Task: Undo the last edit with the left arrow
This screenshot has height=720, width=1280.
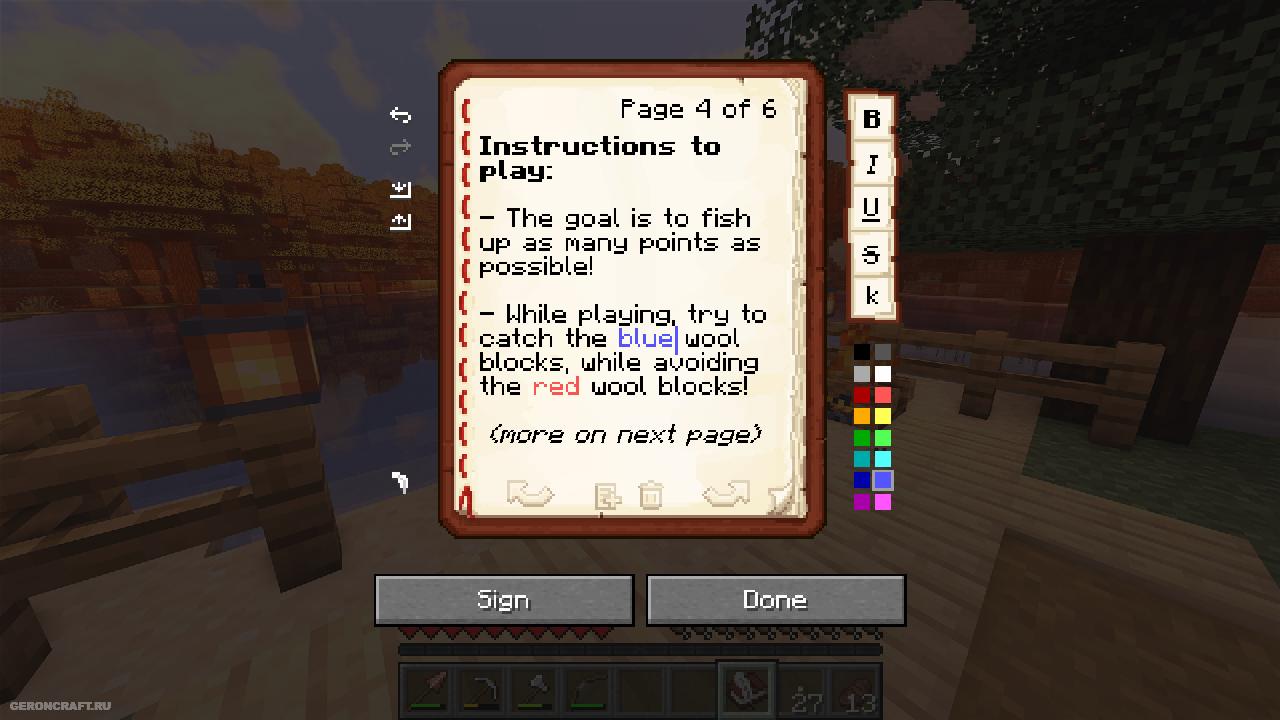Action: (x=400, y=115)
